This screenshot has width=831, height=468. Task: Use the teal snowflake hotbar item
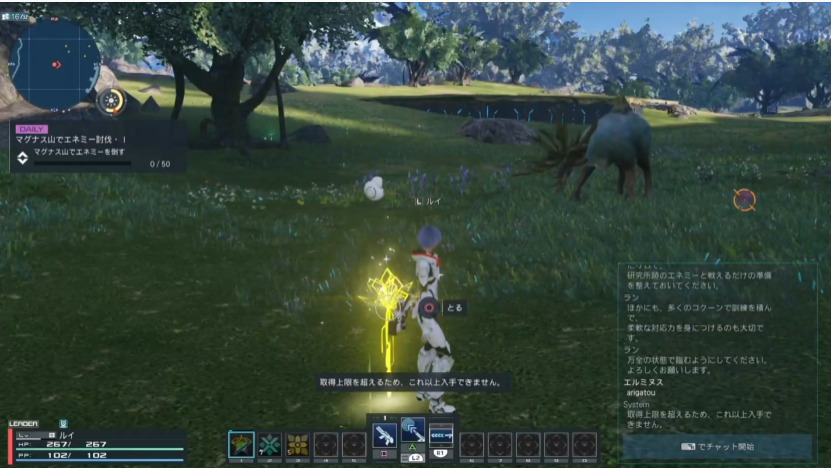269,444
